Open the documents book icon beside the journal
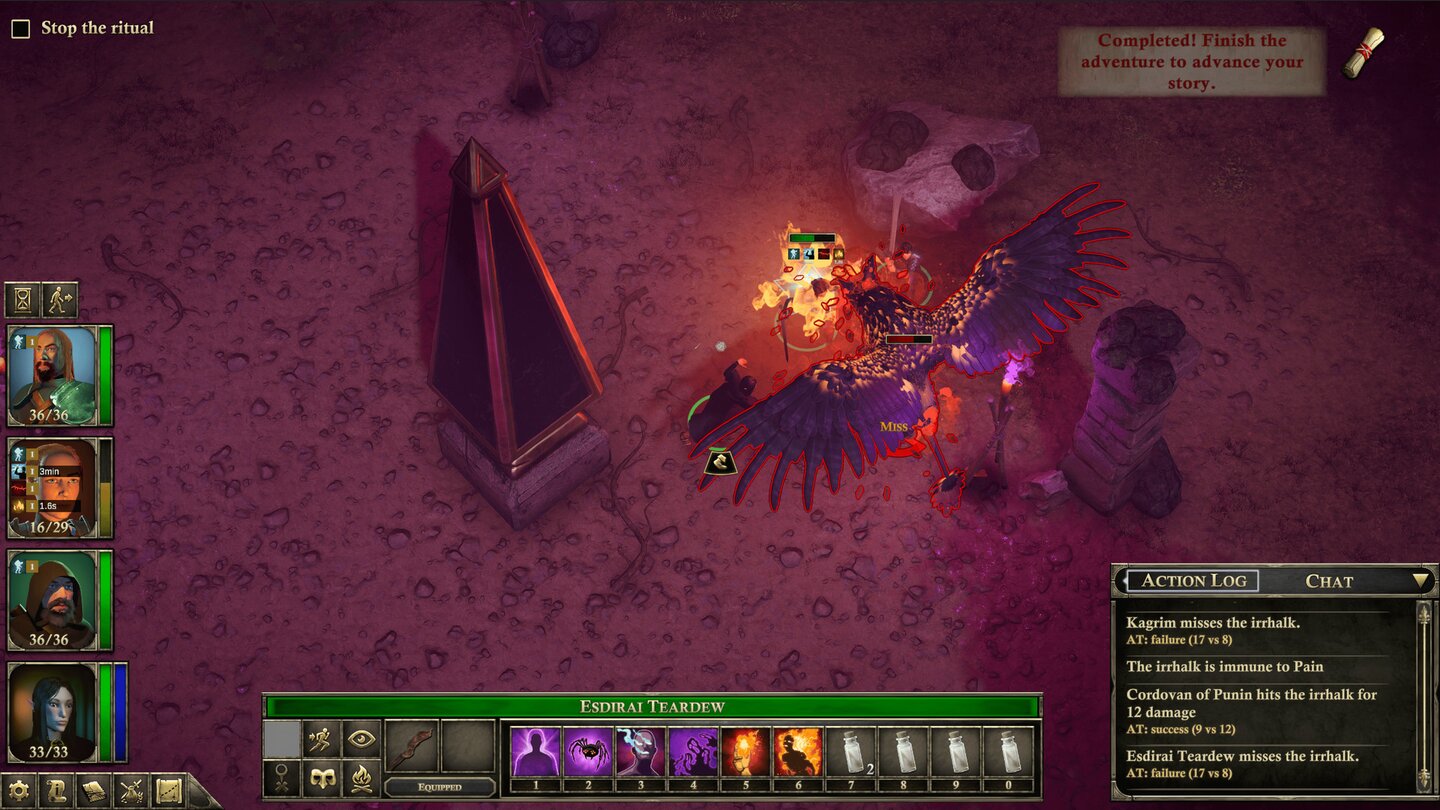The image size is (1440, 810). [94, 790]
